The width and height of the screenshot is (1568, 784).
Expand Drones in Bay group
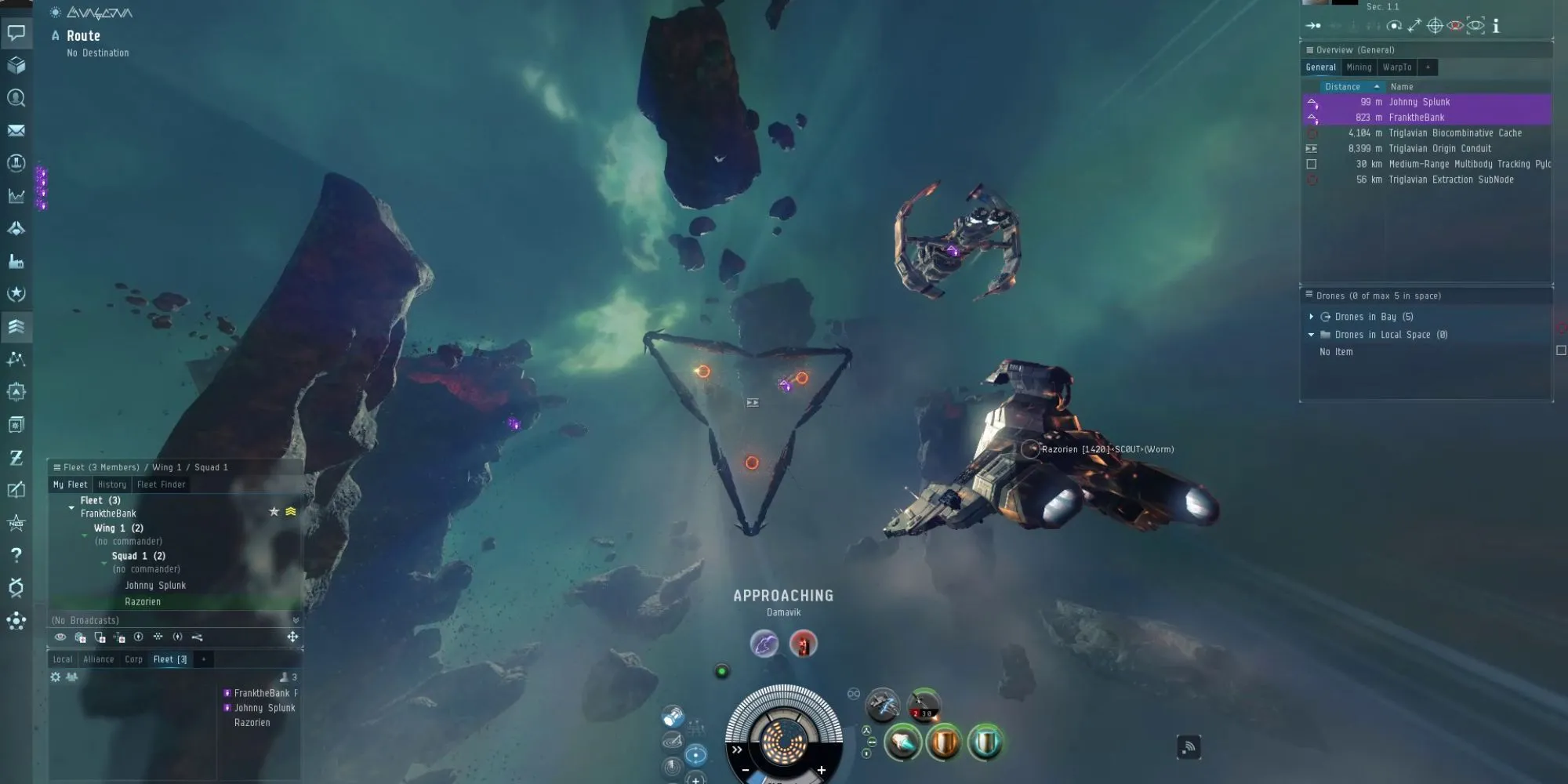pos(1311,317)
